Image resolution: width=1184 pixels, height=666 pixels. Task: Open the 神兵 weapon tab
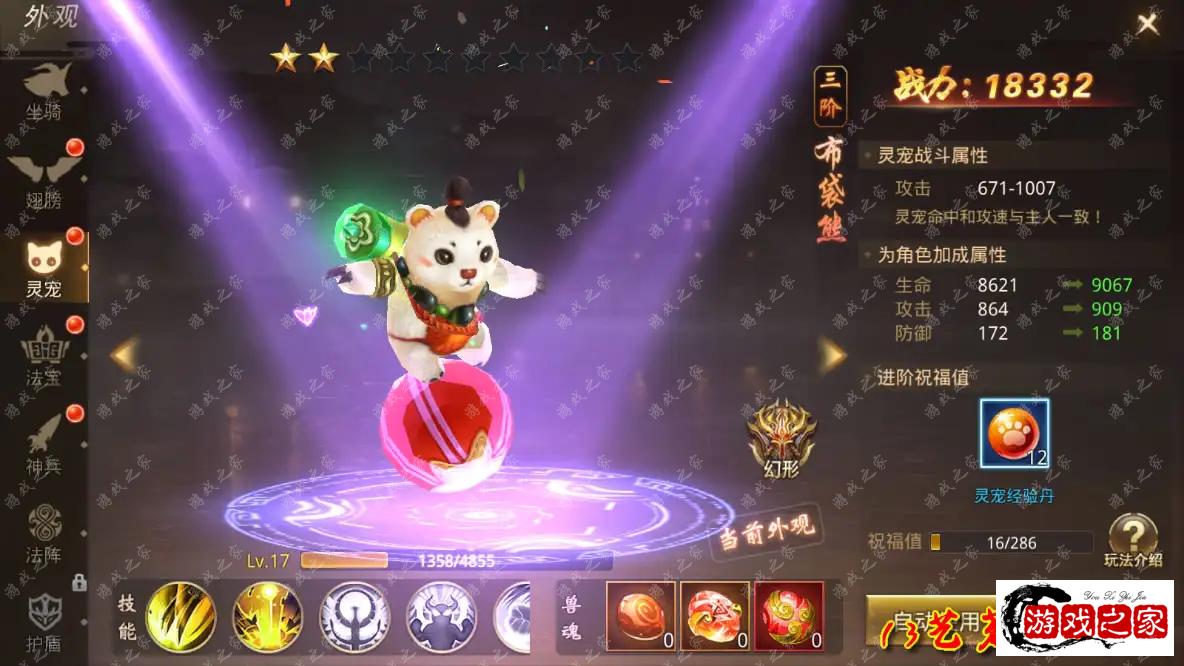(44, 445)
